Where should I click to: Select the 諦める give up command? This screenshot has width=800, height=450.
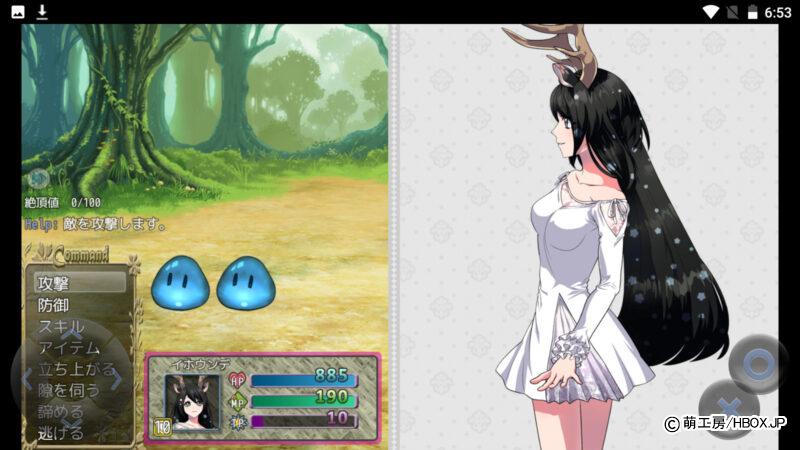pos(61,411)
